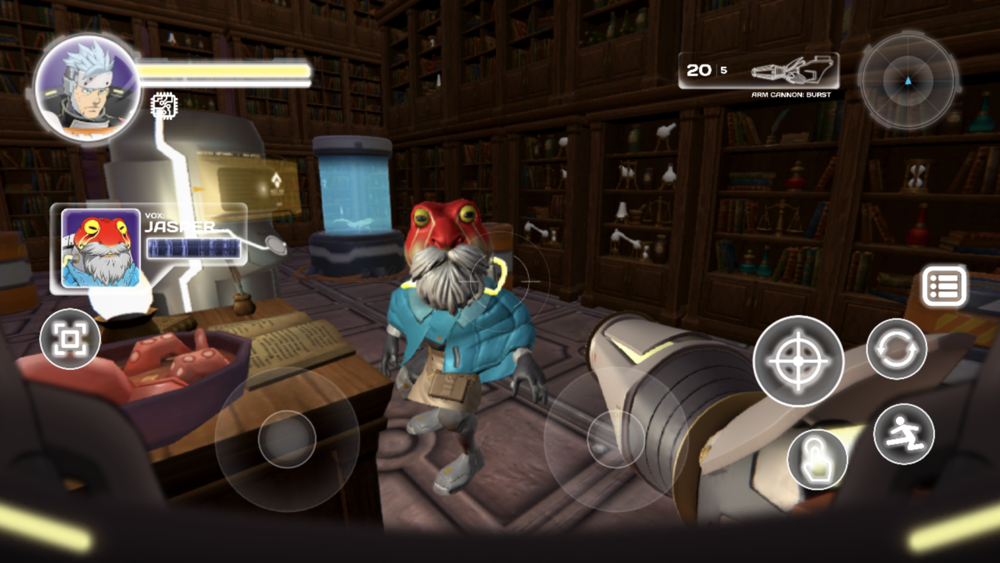The width and height of the screenshot is (1000, 563).
Task: Touch the left movement joystick knob
Action: click(x=287, y=438)
